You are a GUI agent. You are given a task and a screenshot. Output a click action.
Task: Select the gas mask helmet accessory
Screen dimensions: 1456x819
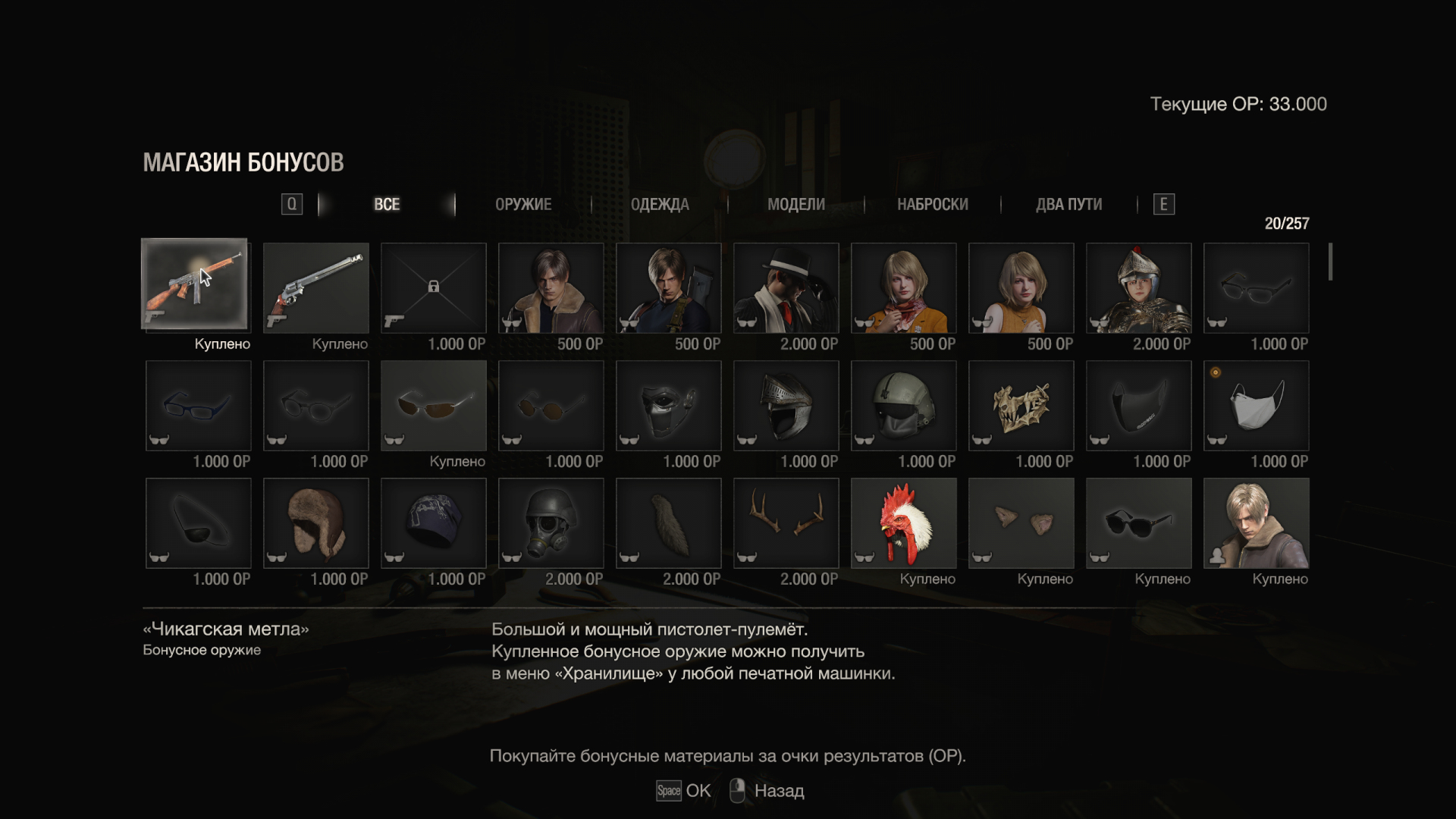(551, 523)
